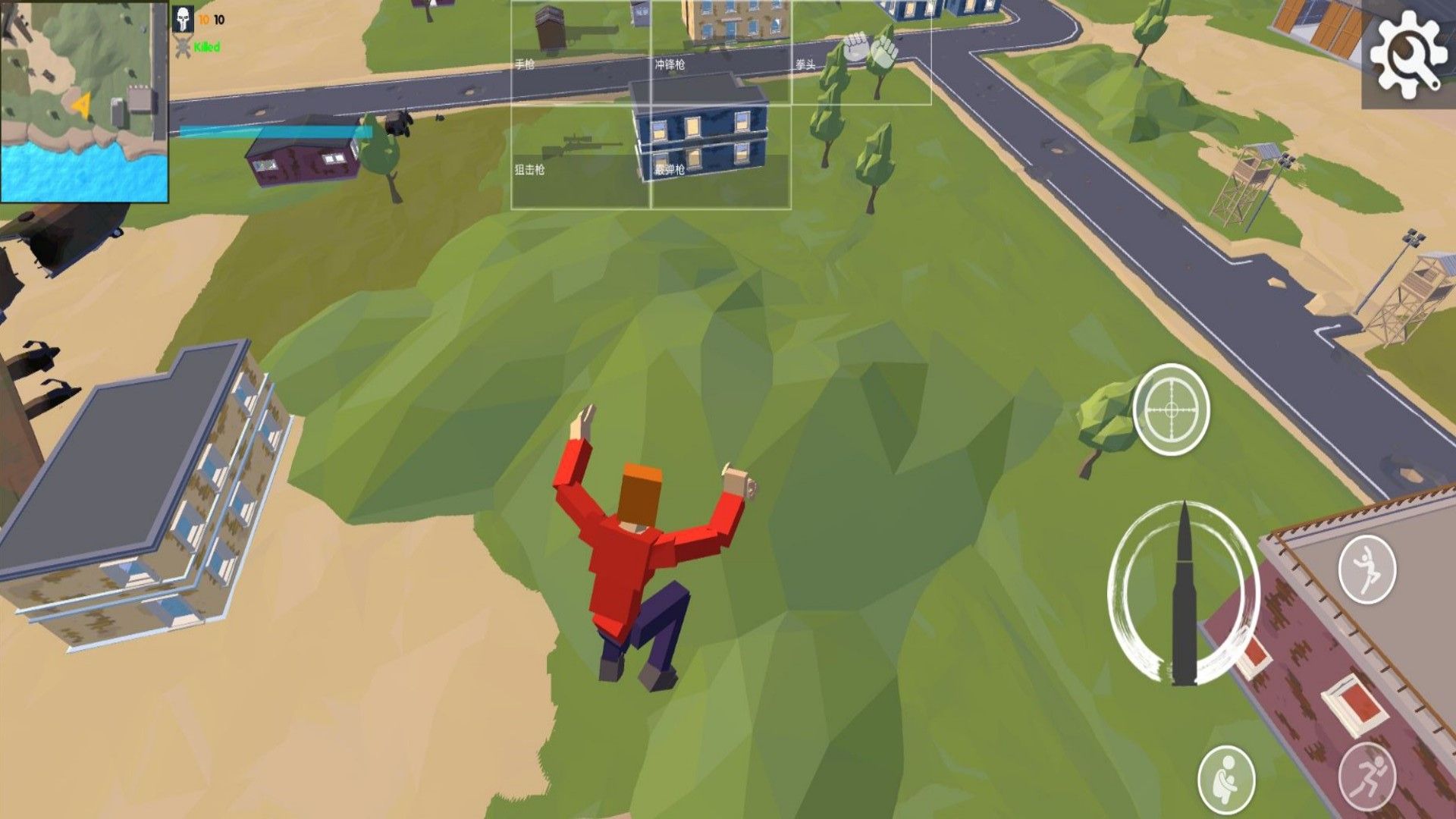Choose the 狙击枪 sniper rifle slot
This screenshot has height=819, width=1456.
(x=581, y=156)
